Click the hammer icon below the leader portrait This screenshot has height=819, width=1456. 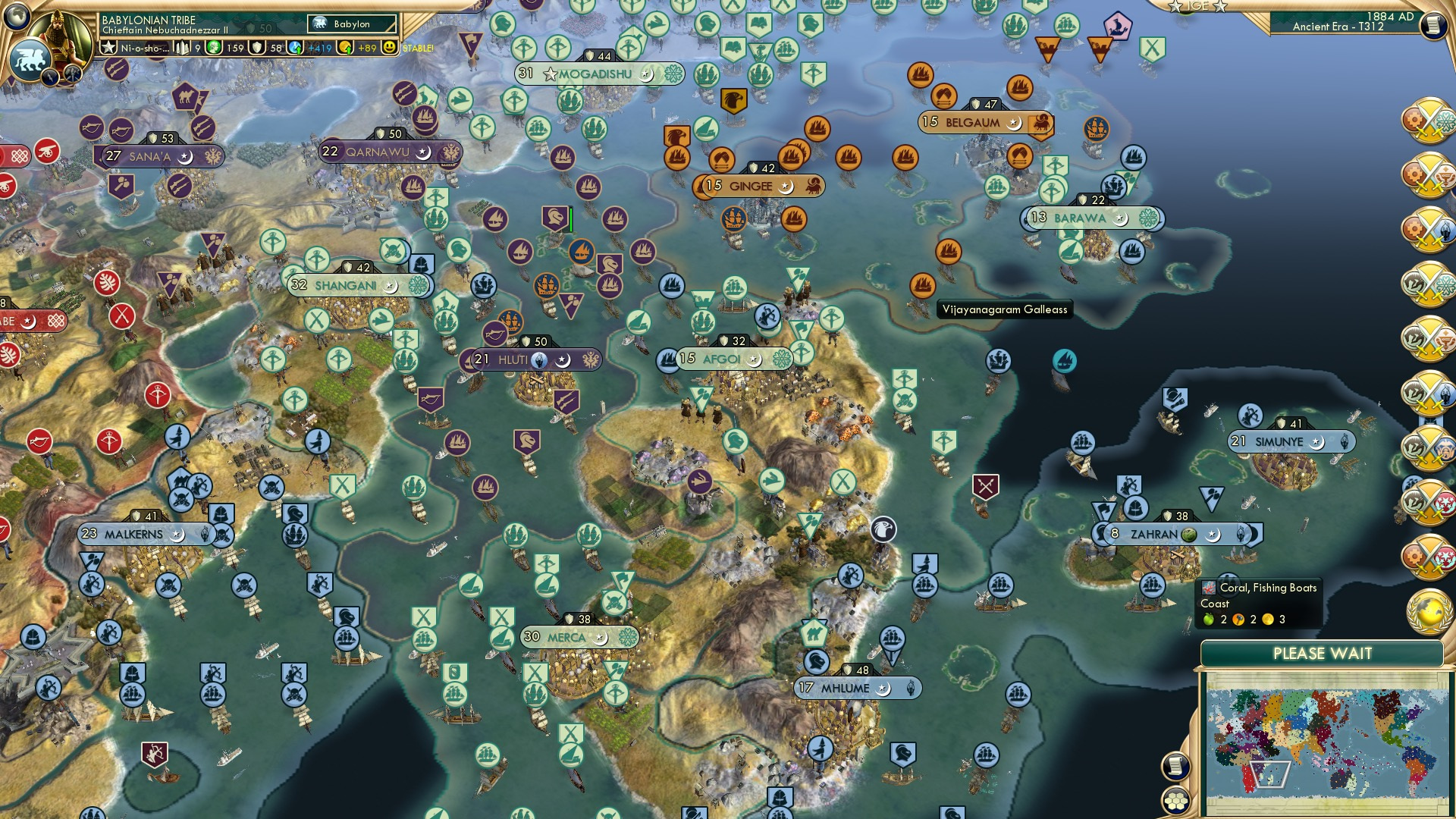pos(72,74)
